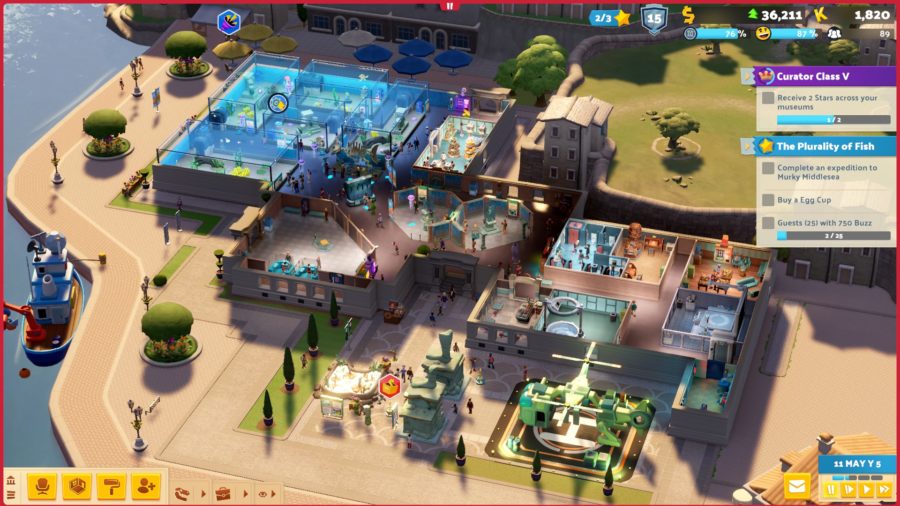
Task: Switch to fast-forward speed
Action: pyautogui.click(x=884, y=490)
